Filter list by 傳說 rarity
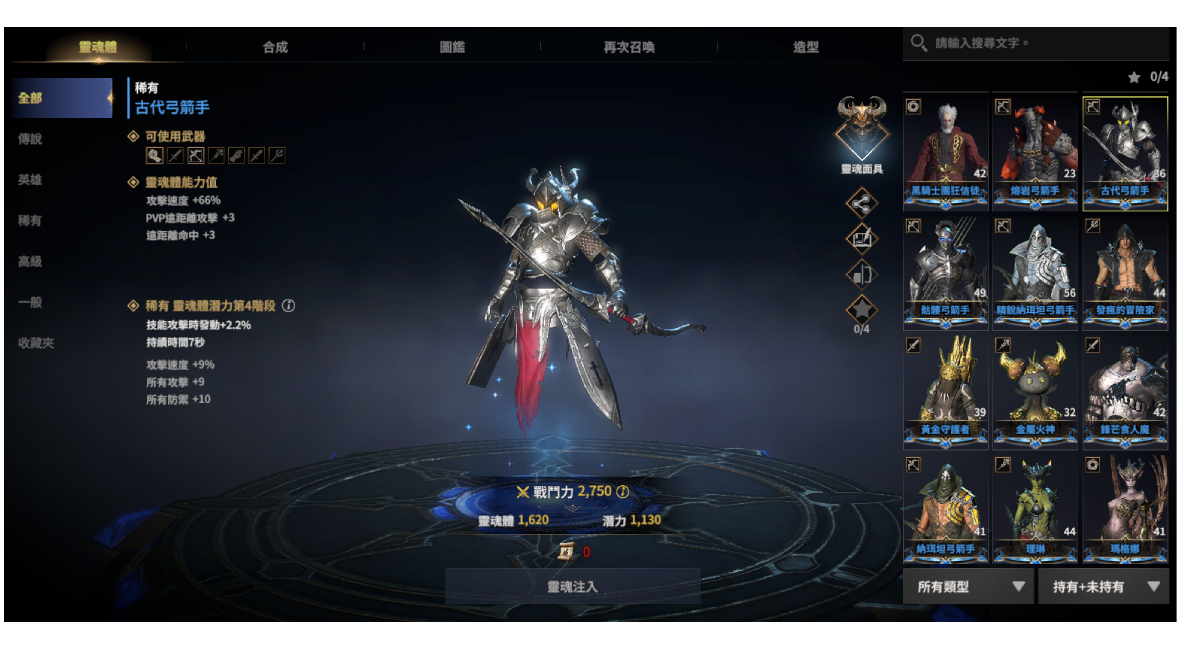 tap(31, 139)
